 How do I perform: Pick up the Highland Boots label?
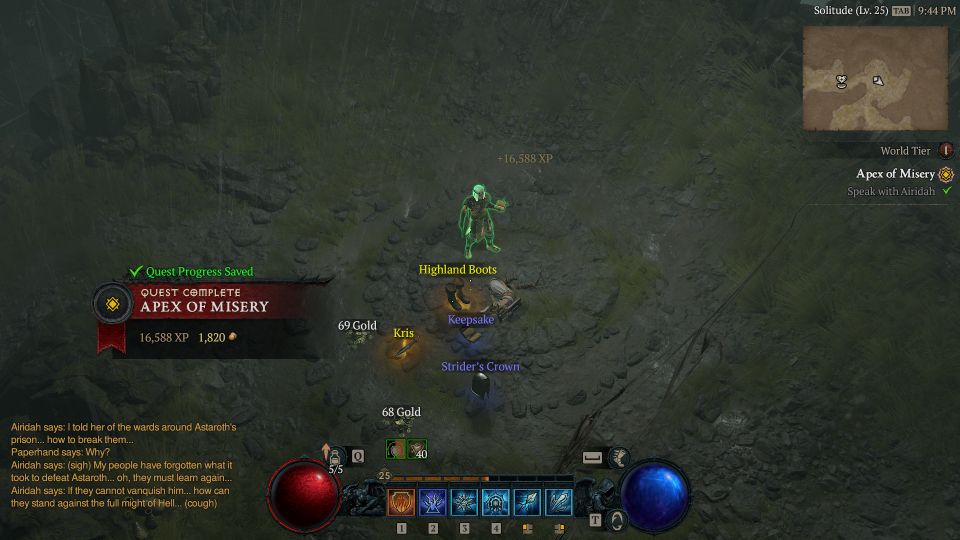(457, 270)
